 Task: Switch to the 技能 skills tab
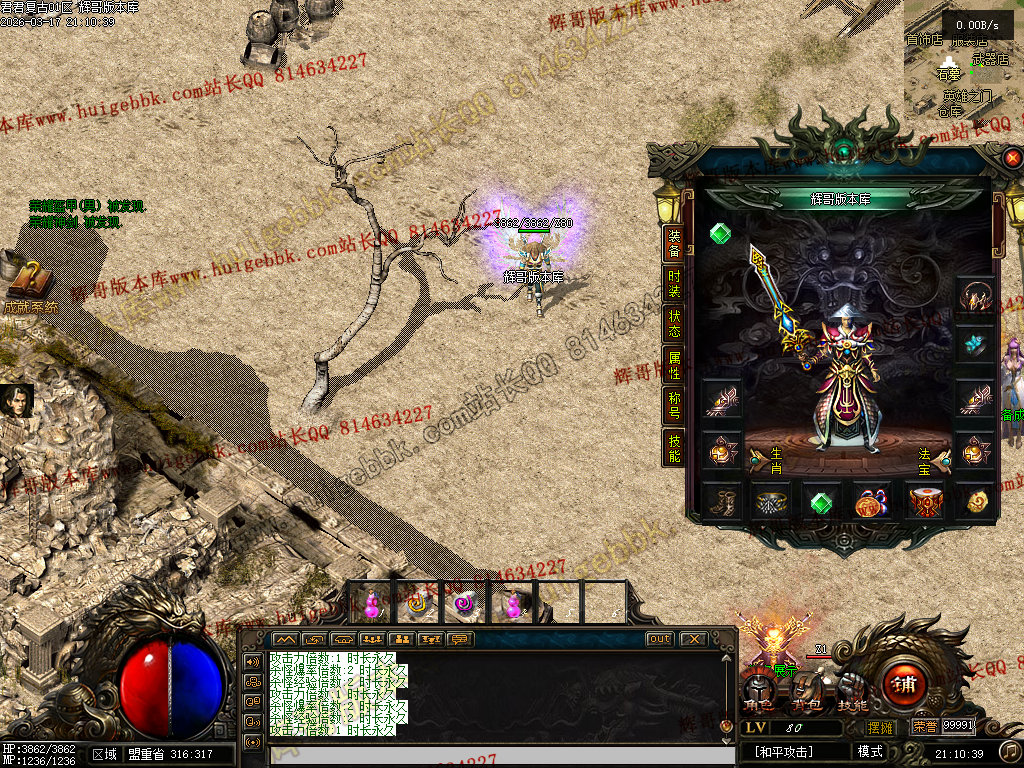click(675, 448)
